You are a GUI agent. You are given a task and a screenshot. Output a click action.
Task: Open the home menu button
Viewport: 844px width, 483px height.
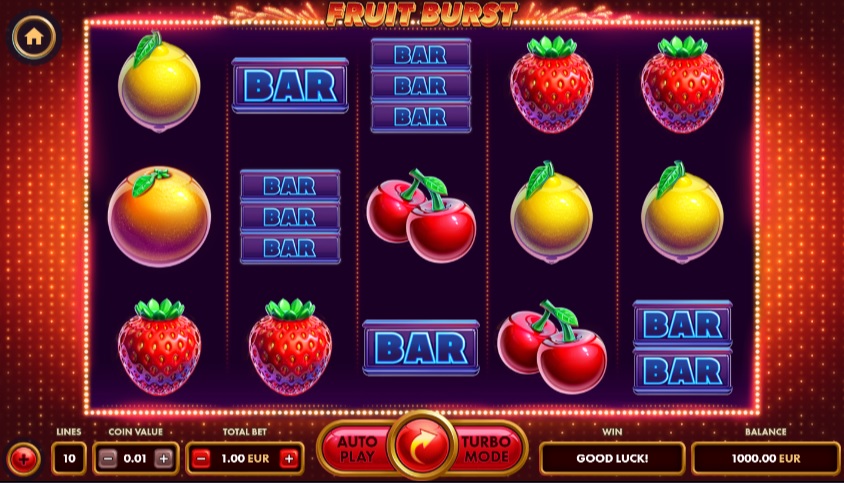click(x=34, y=37)
